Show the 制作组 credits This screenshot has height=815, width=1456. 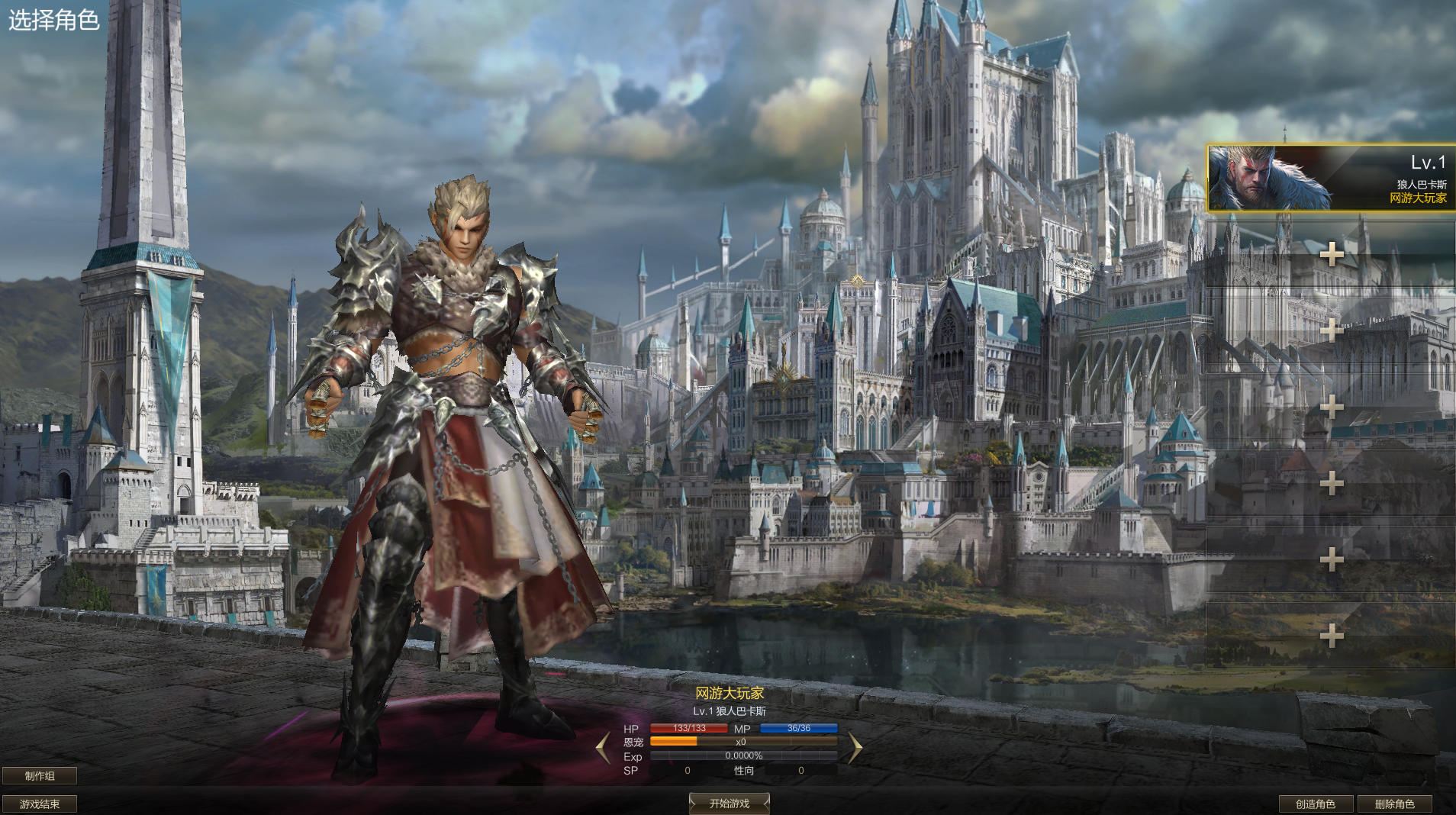coord(40,776)
